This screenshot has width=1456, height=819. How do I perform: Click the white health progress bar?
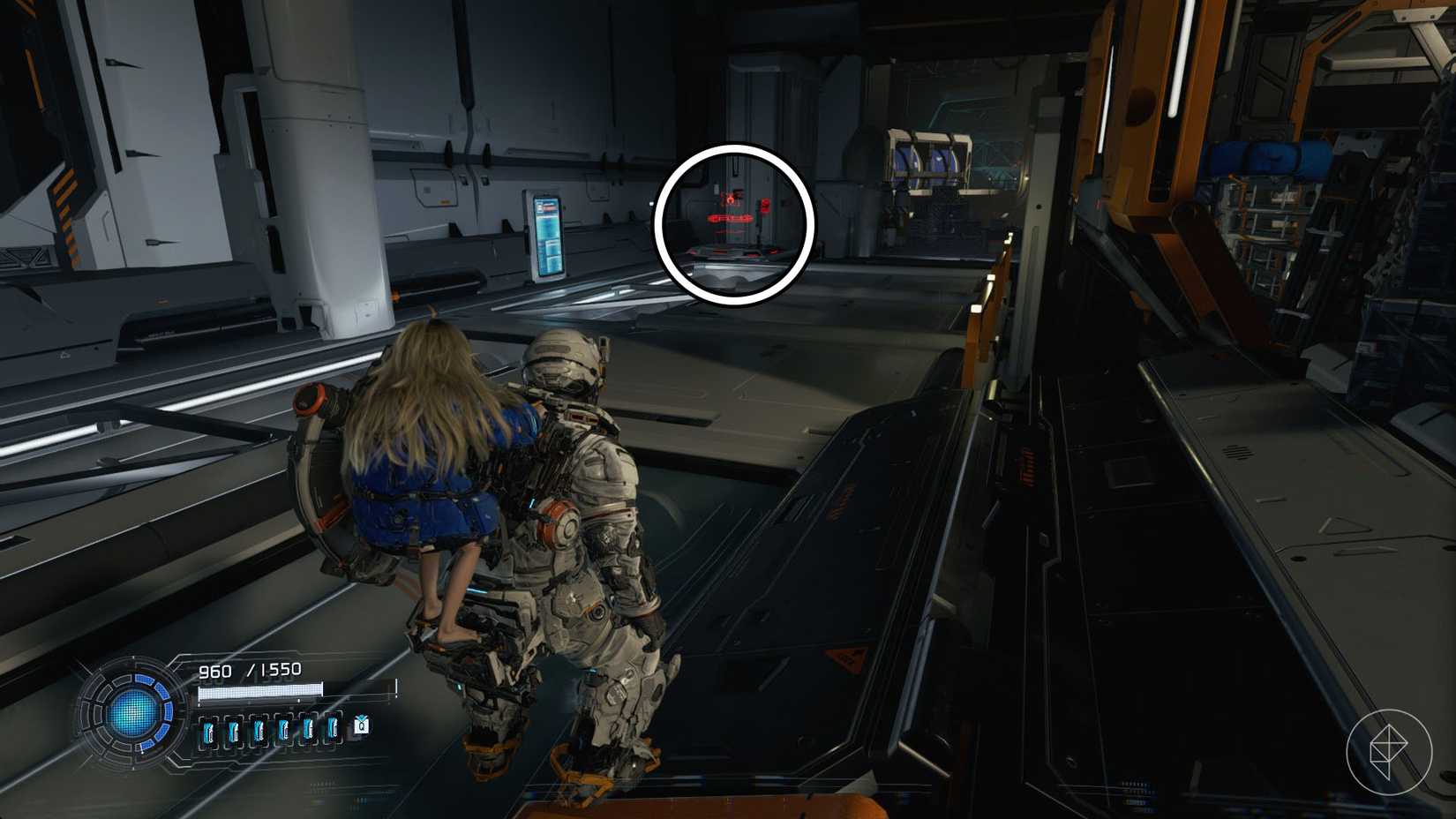(x=260, y=691)
